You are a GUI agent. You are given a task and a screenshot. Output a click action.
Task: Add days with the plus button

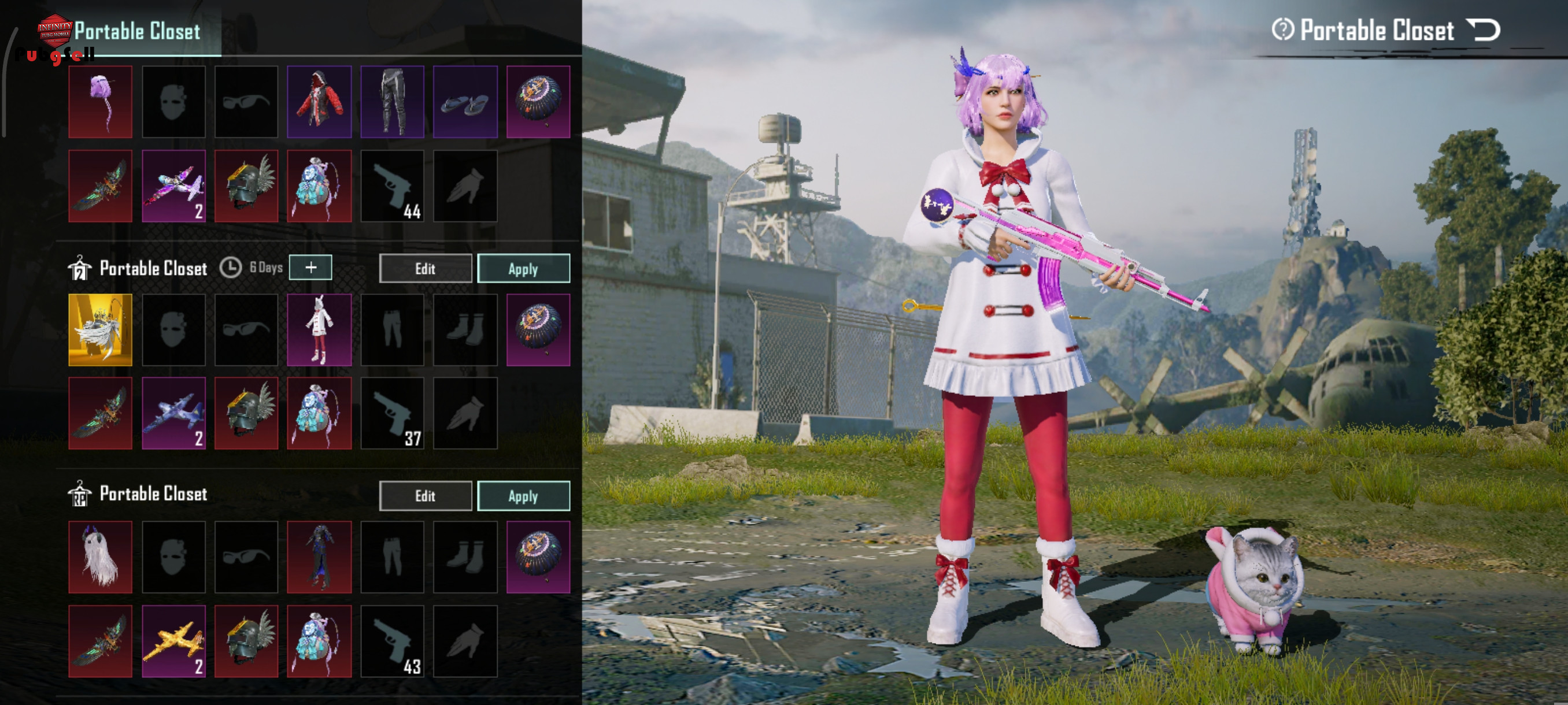point(310,268)
